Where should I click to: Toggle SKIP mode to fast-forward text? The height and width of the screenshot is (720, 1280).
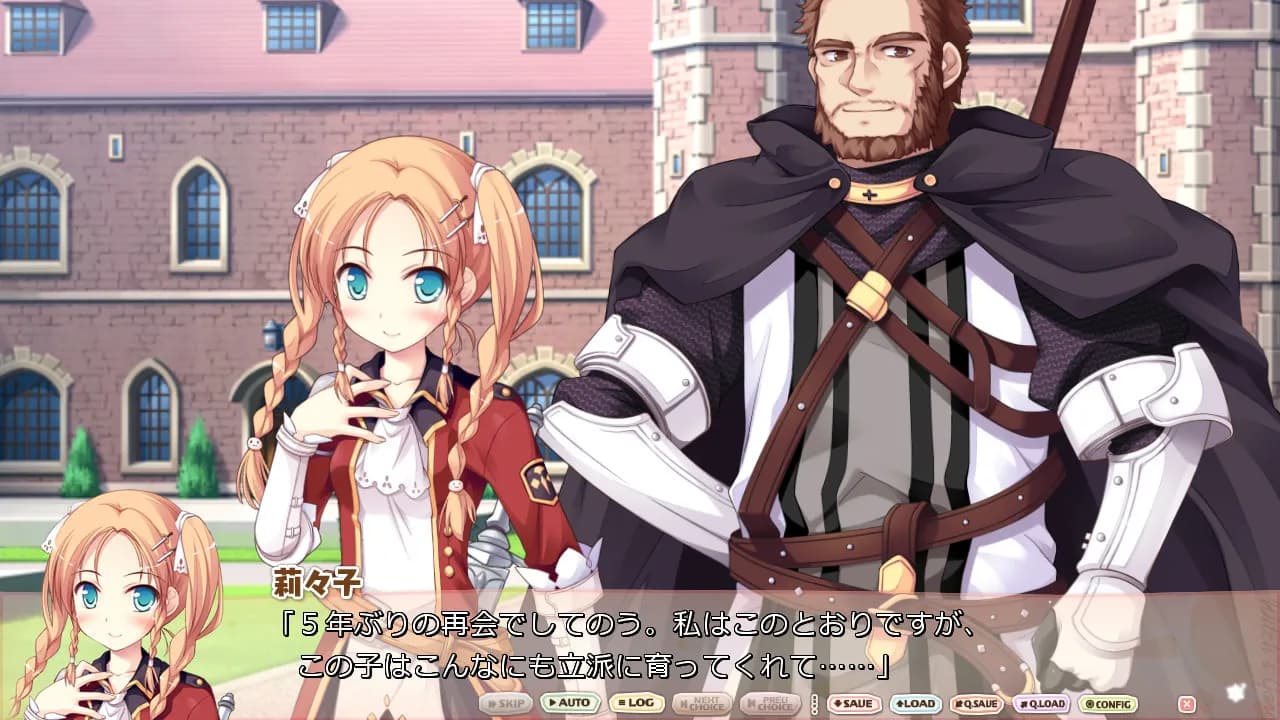coord(505,705)
